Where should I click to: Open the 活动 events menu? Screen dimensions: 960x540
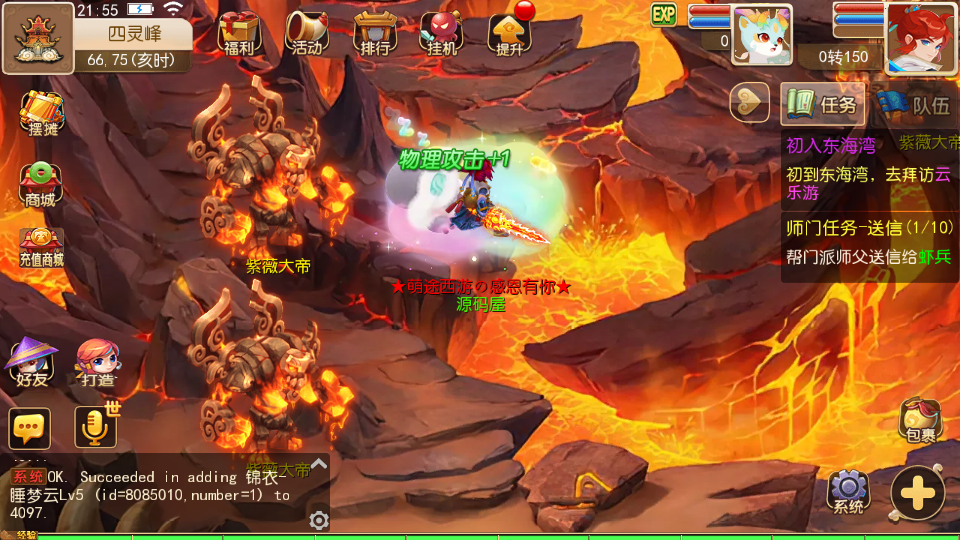point(307,33)
